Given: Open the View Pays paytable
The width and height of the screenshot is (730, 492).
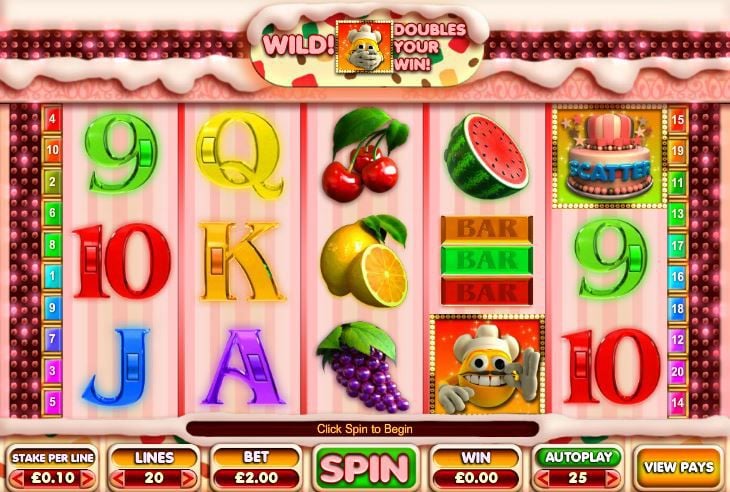Looking at the screenshot, I should tap(679, 467).
